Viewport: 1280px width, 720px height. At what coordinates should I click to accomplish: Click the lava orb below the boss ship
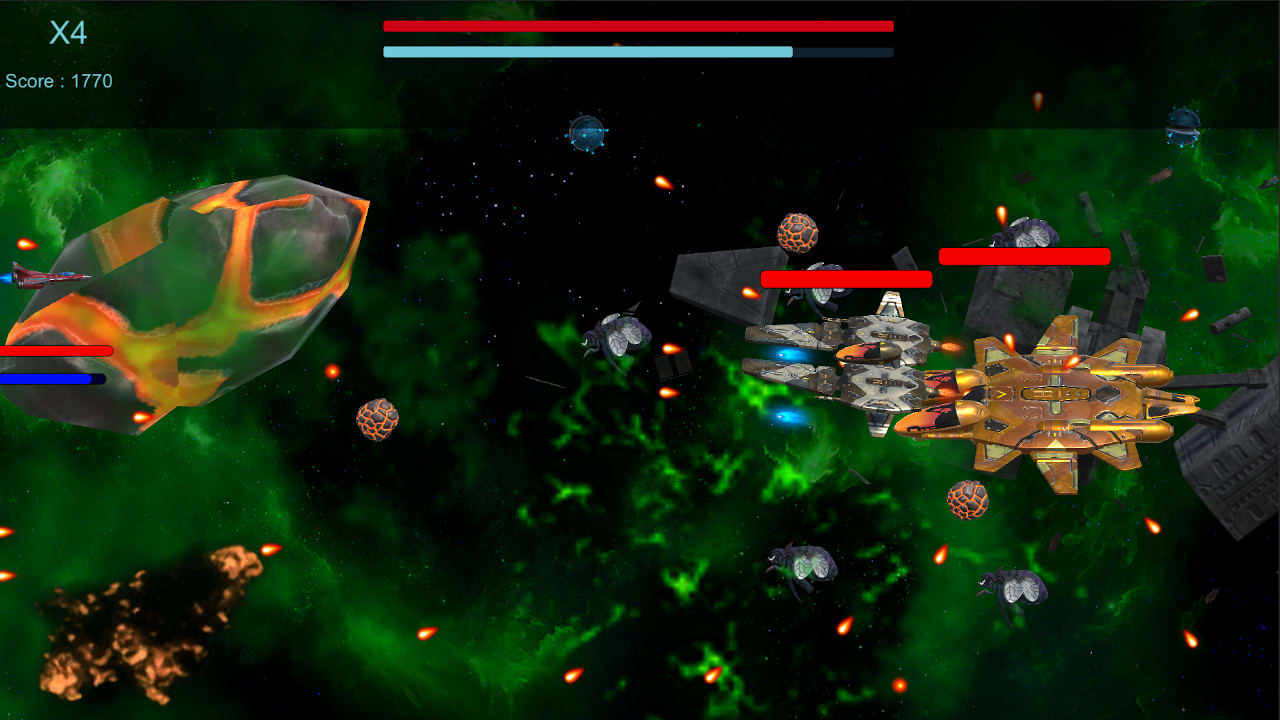pyautogui.click(x=965, y=500)
